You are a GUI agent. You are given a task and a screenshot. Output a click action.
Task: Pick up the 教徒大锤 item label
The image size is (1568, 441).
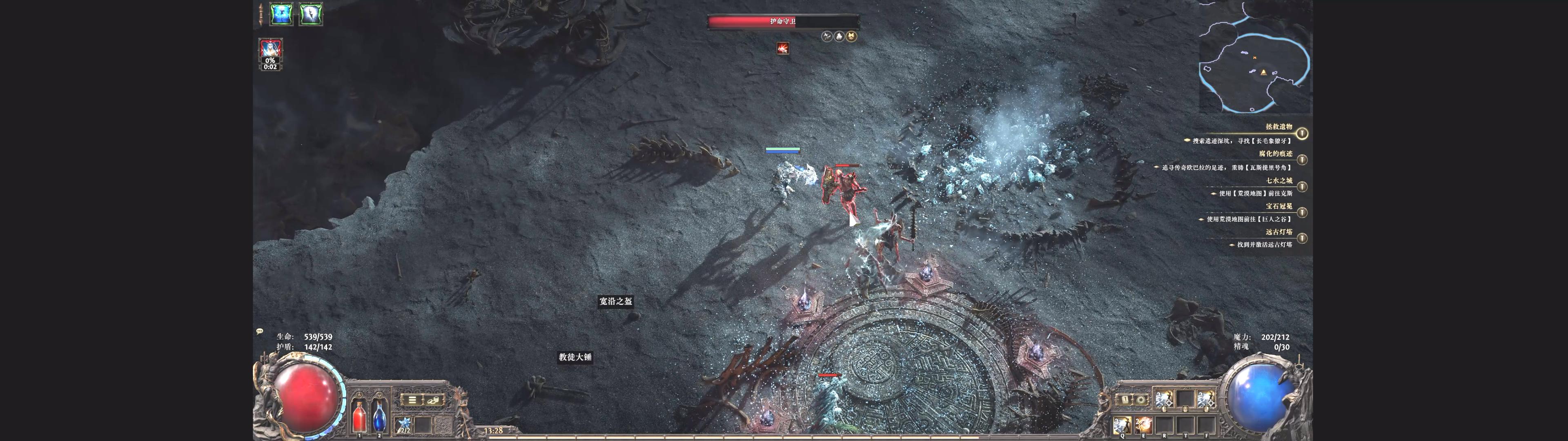point(575,357)
